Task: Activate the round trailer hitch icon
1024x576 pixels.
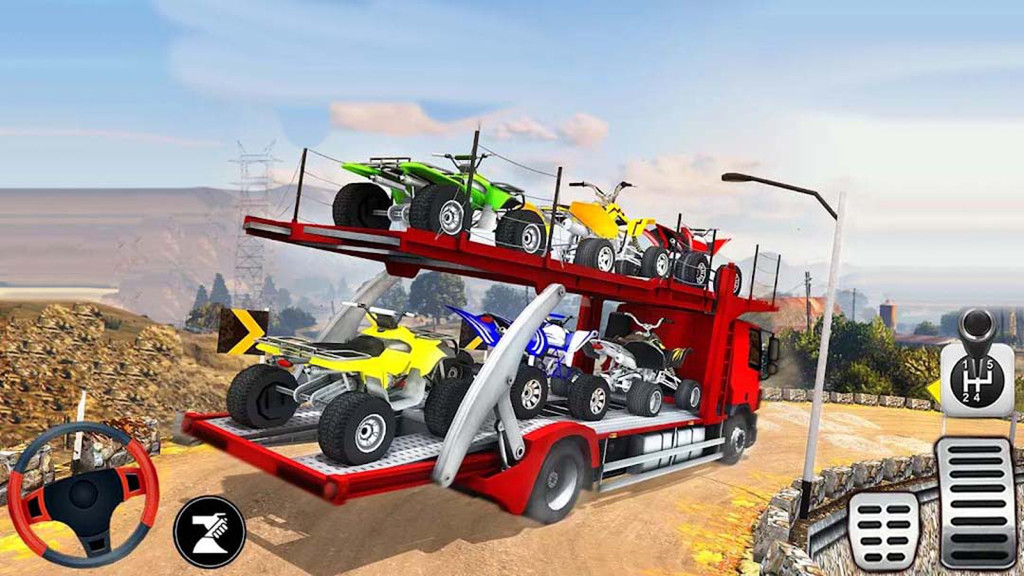Action: pyautogui.click(x=209, y=531)
